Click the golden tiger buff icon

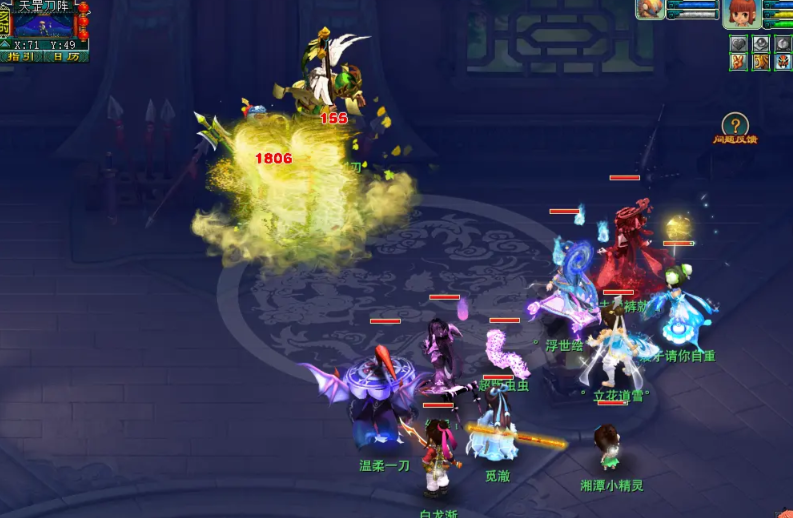(760, 62)
